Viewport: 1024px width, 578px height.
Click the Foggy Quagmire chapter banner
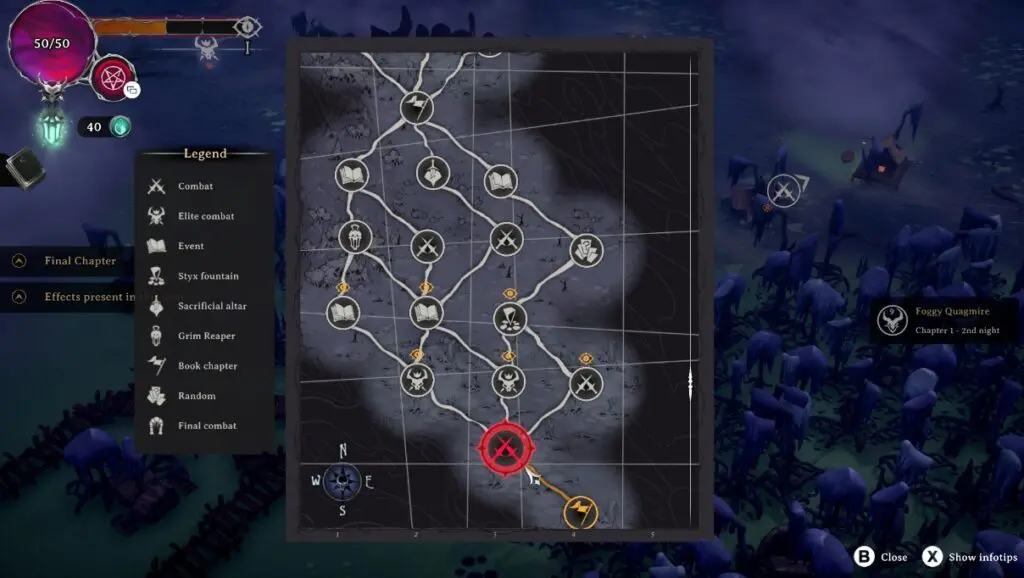[945, 320]
